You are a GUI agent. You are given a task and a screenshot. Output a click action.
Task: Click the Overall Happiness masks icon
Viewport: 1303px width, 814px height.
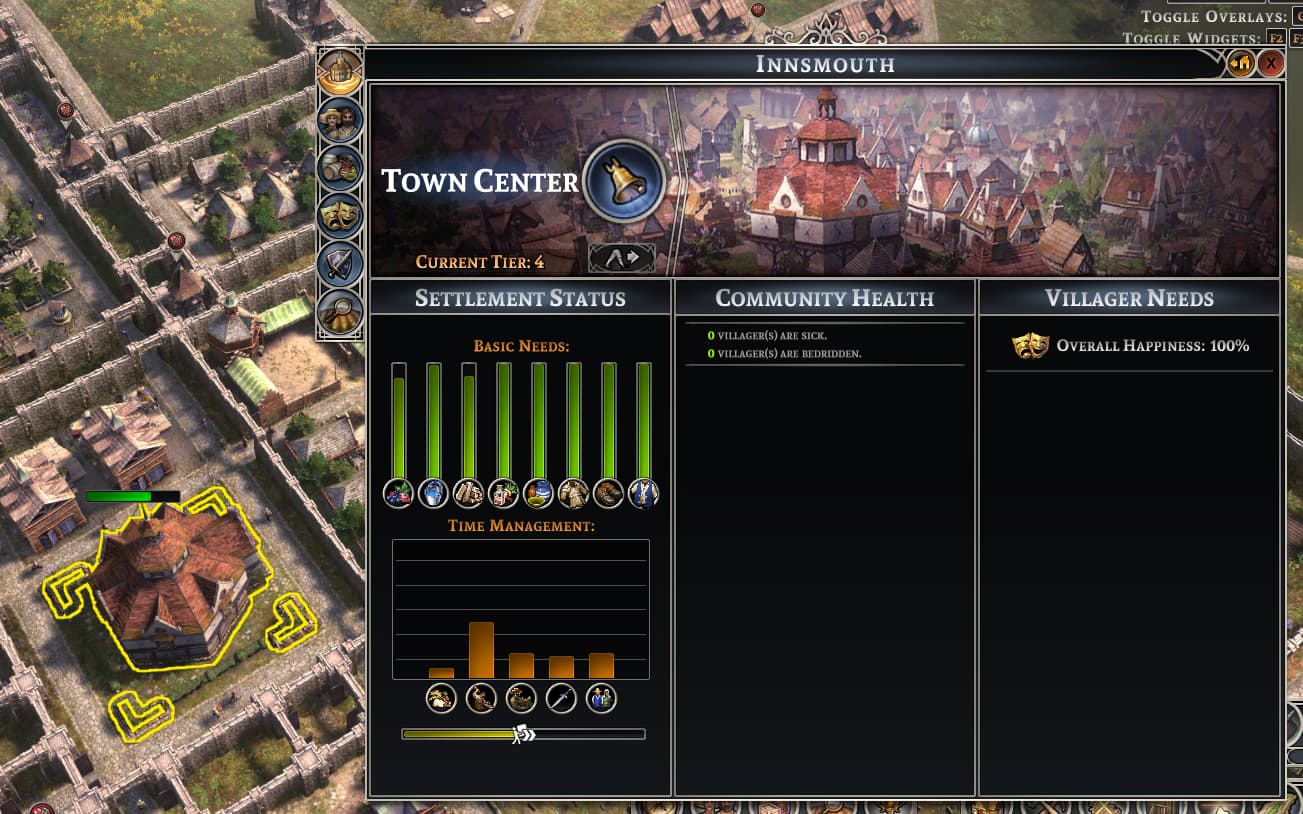(x=1030, y=346)
